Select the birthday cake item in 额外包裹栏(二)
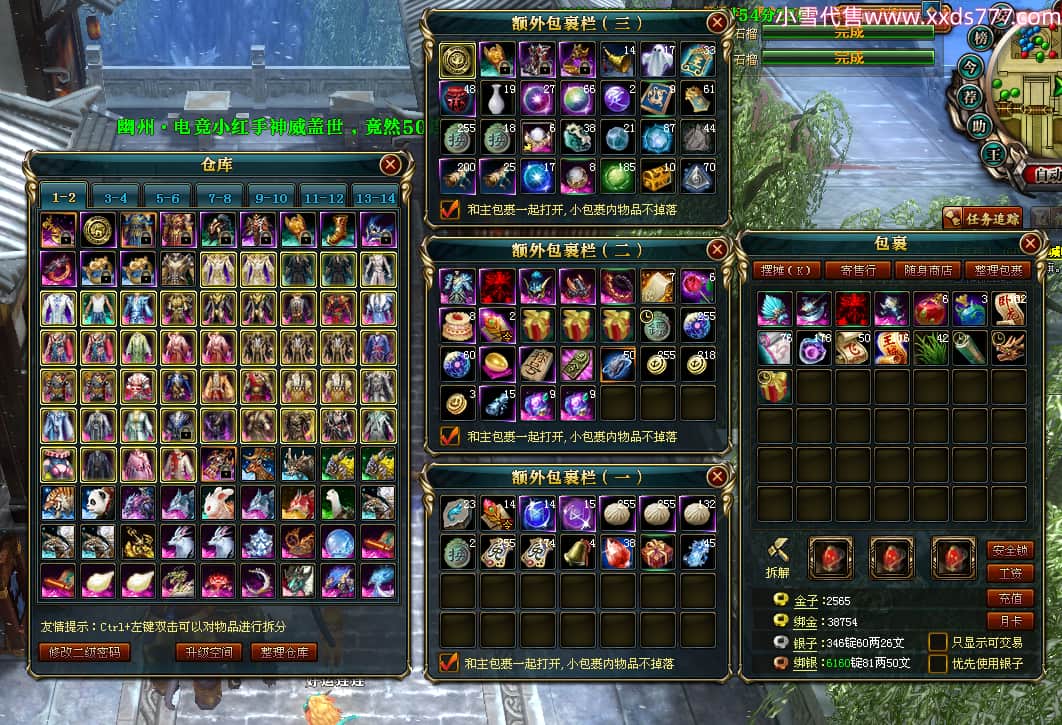 [x=458, y=324]
